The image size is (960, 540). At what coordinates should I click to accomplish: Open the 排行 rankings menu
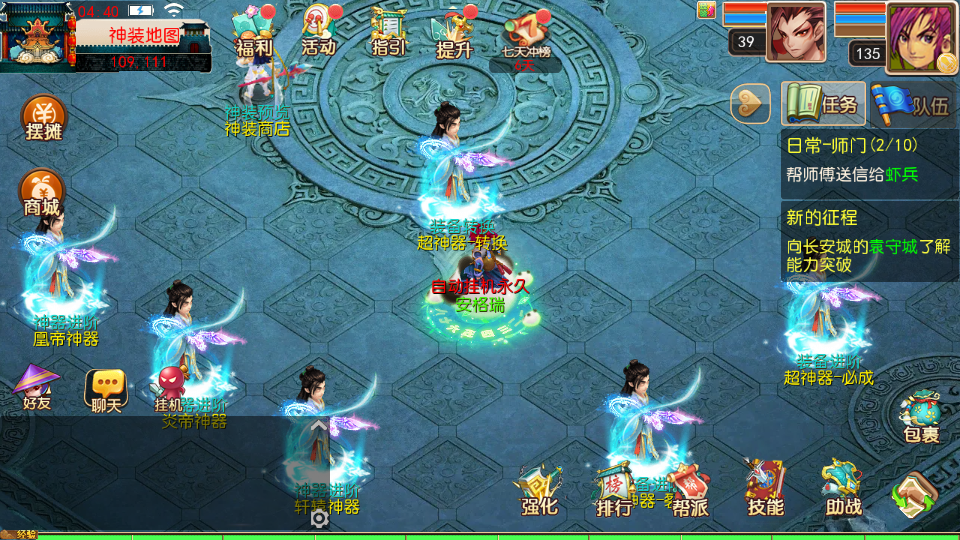coord(614,490)
